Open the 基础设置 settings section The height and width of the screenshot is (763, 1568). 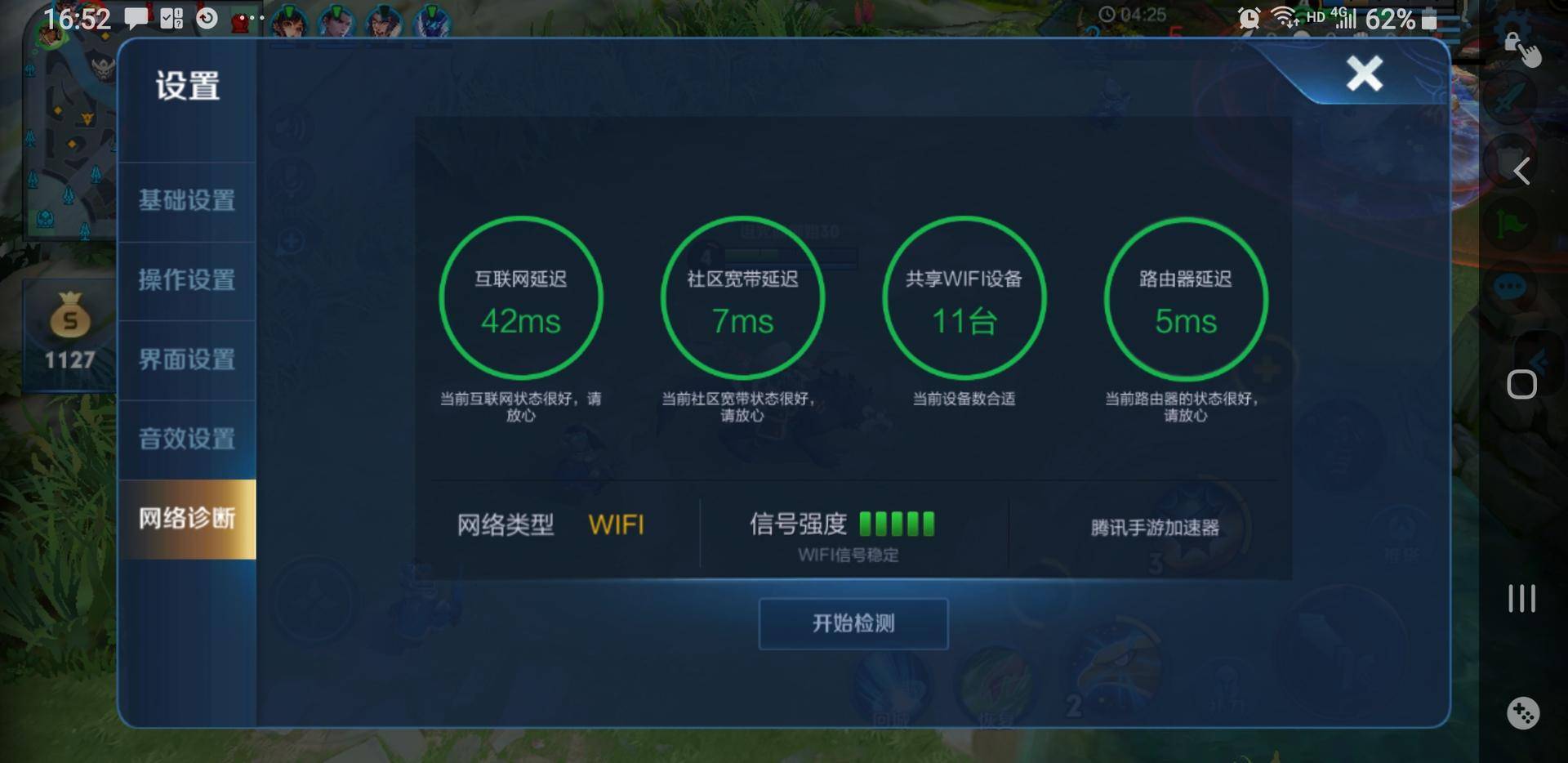pos(186,199)
